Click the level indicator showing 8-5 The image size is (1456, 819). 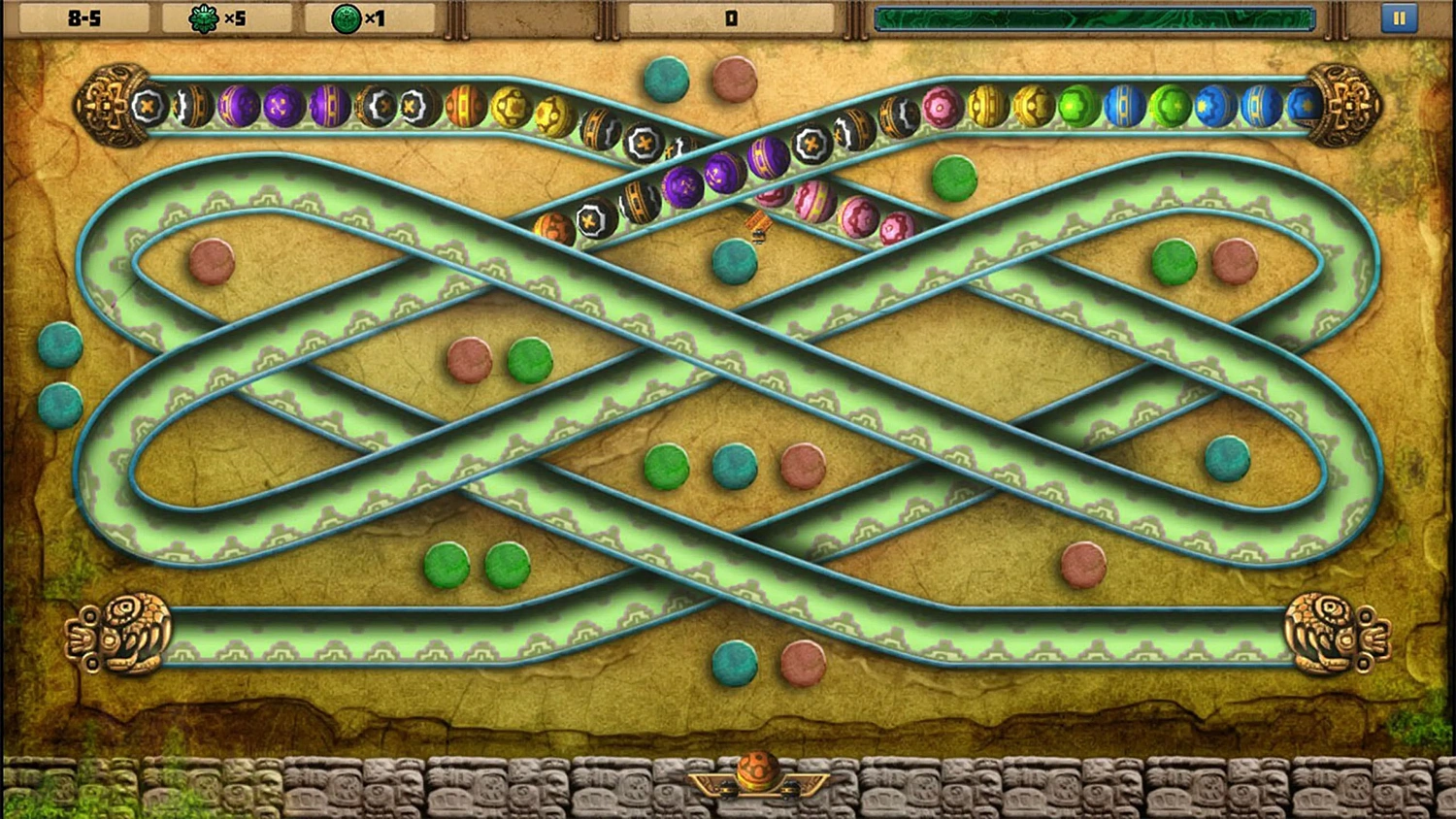click(85, 16)
